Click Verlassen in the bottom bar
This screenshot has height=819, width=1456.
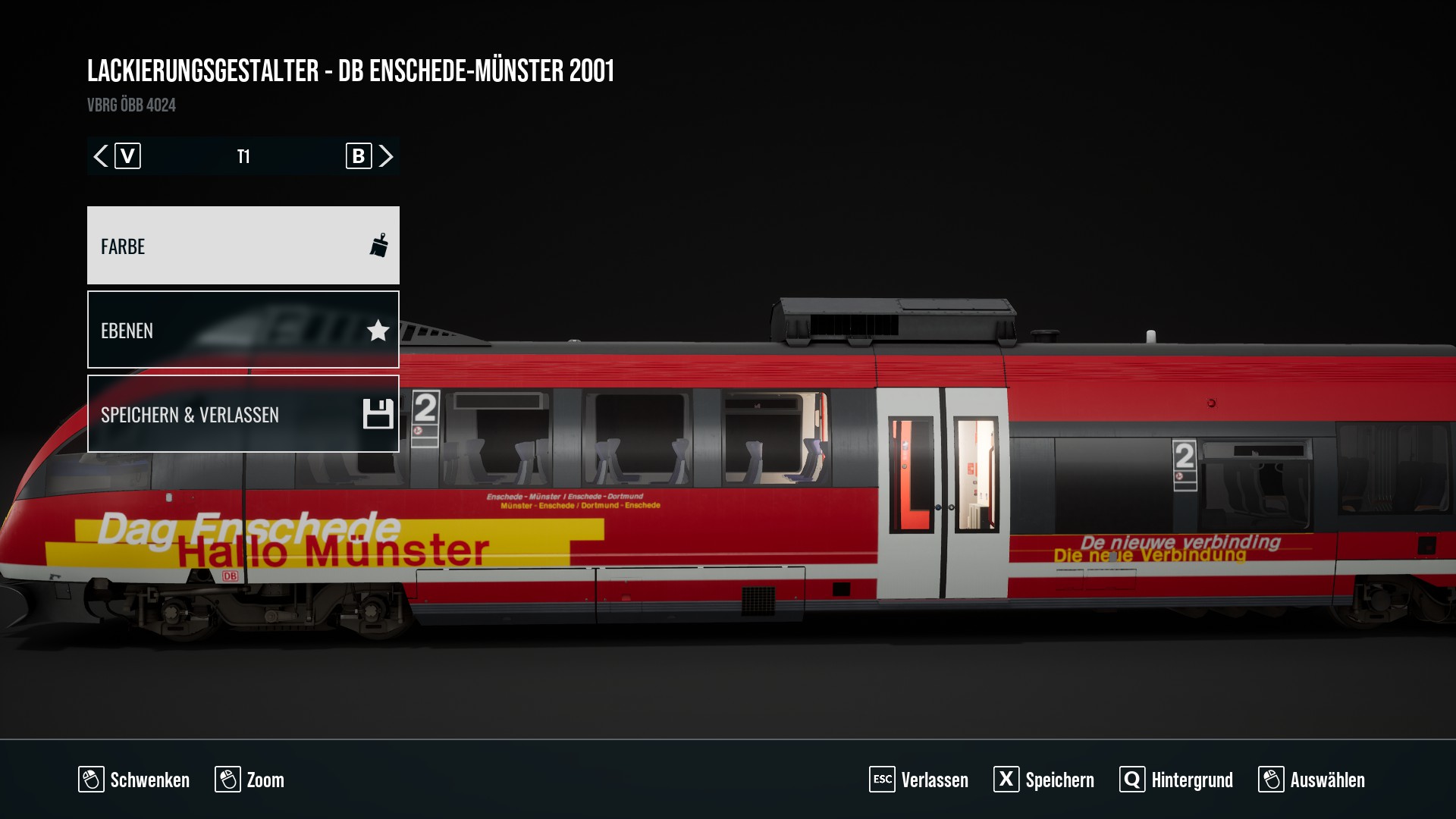click(919, 780)
